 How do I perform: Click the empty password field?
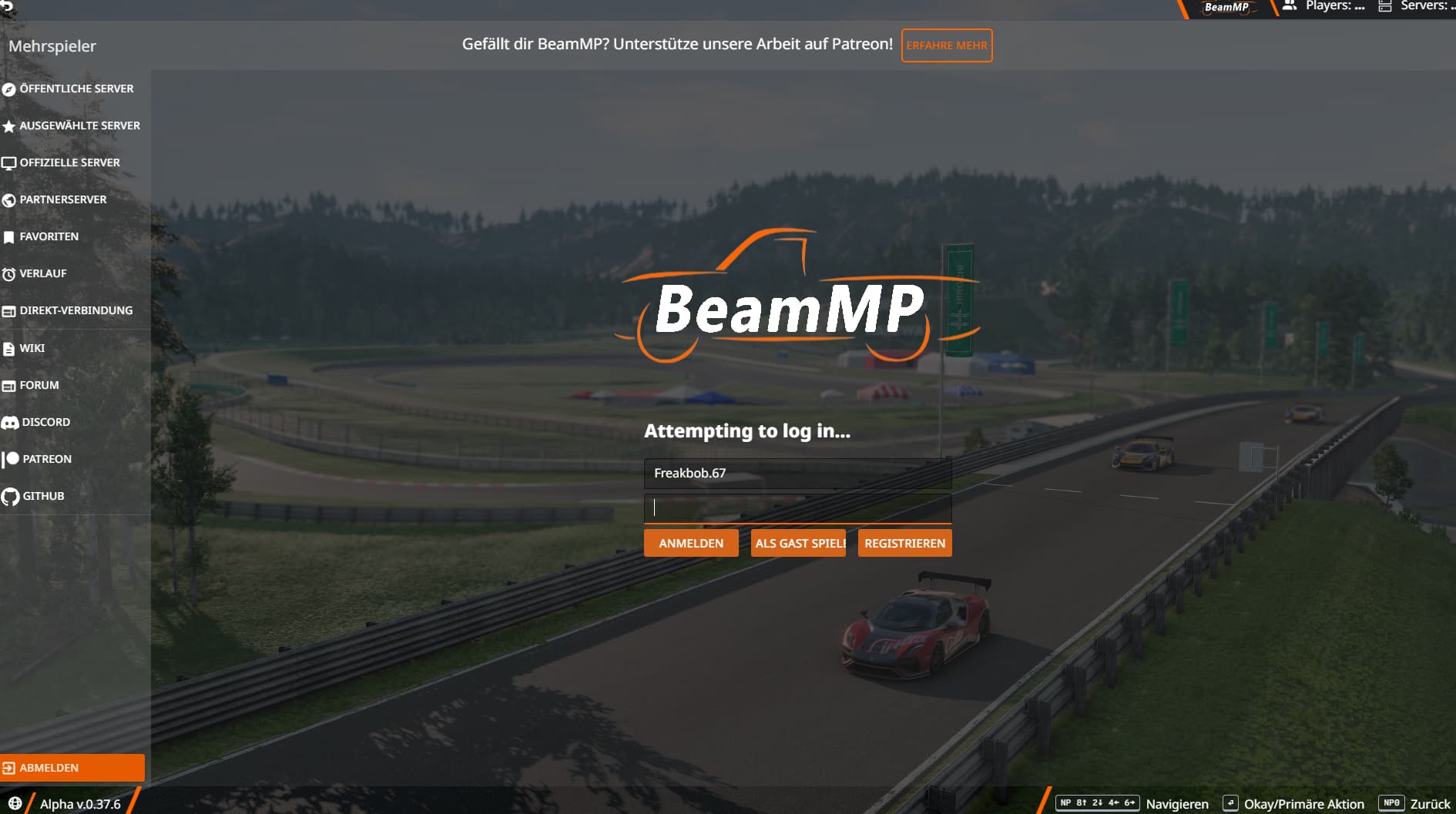[x=797, y=507]
